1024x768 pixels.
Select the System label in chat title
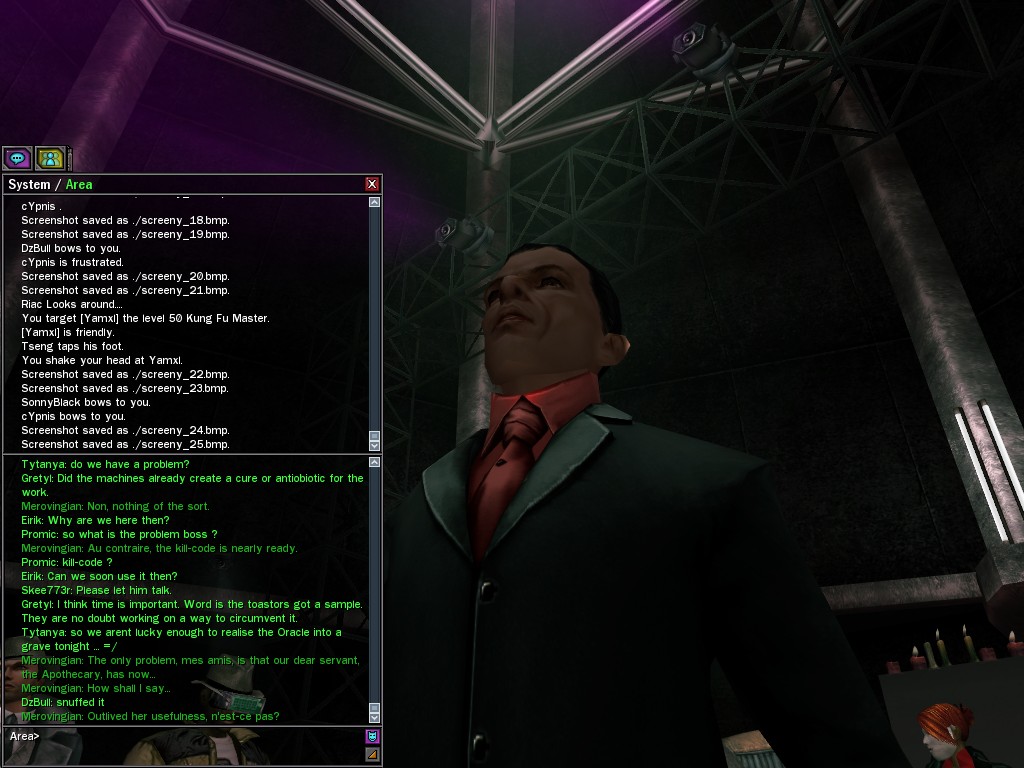[x=29, y=185]
